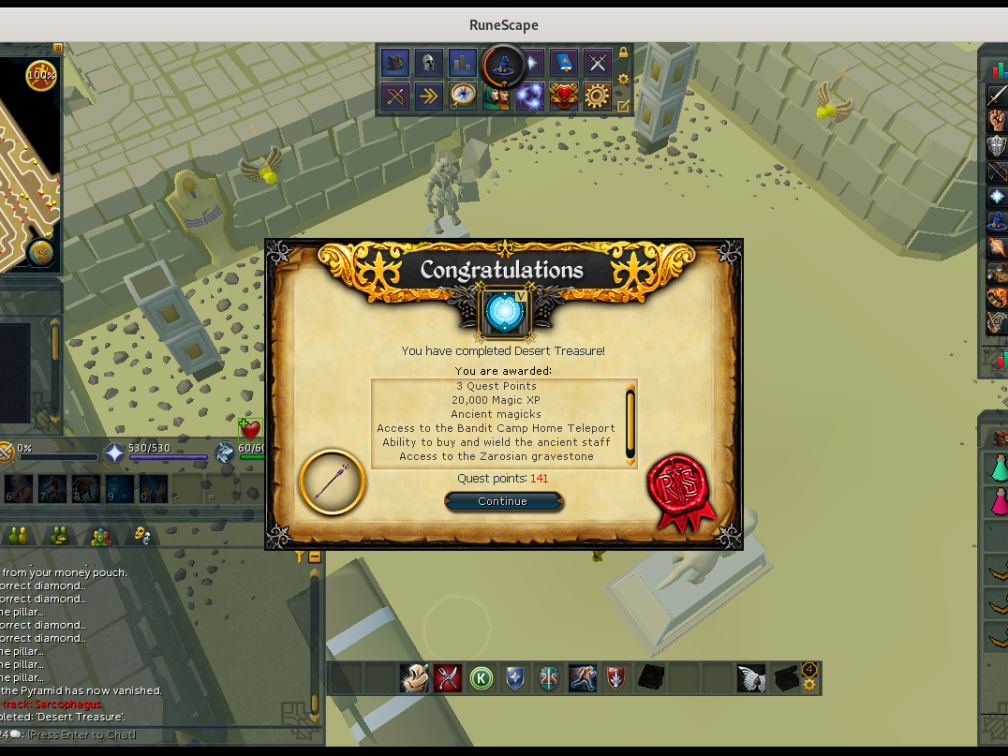Select the ancient staff reward icon
Screen dimensions: 1008x756
pyautogui.click(x=331, y=482)
